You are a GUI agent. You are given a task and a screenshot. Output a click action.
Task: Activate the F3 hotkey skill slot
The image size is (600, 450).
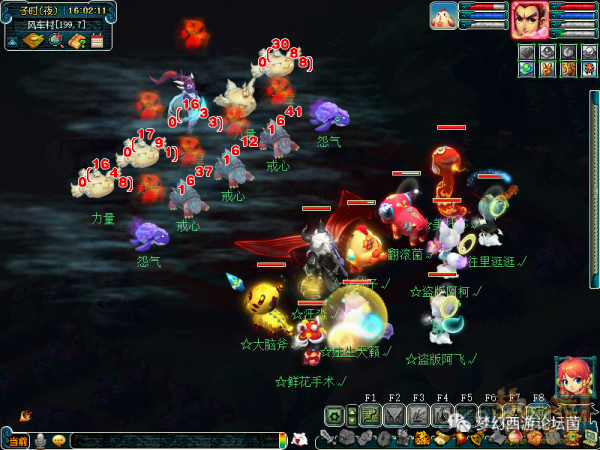tap(418, 415)
